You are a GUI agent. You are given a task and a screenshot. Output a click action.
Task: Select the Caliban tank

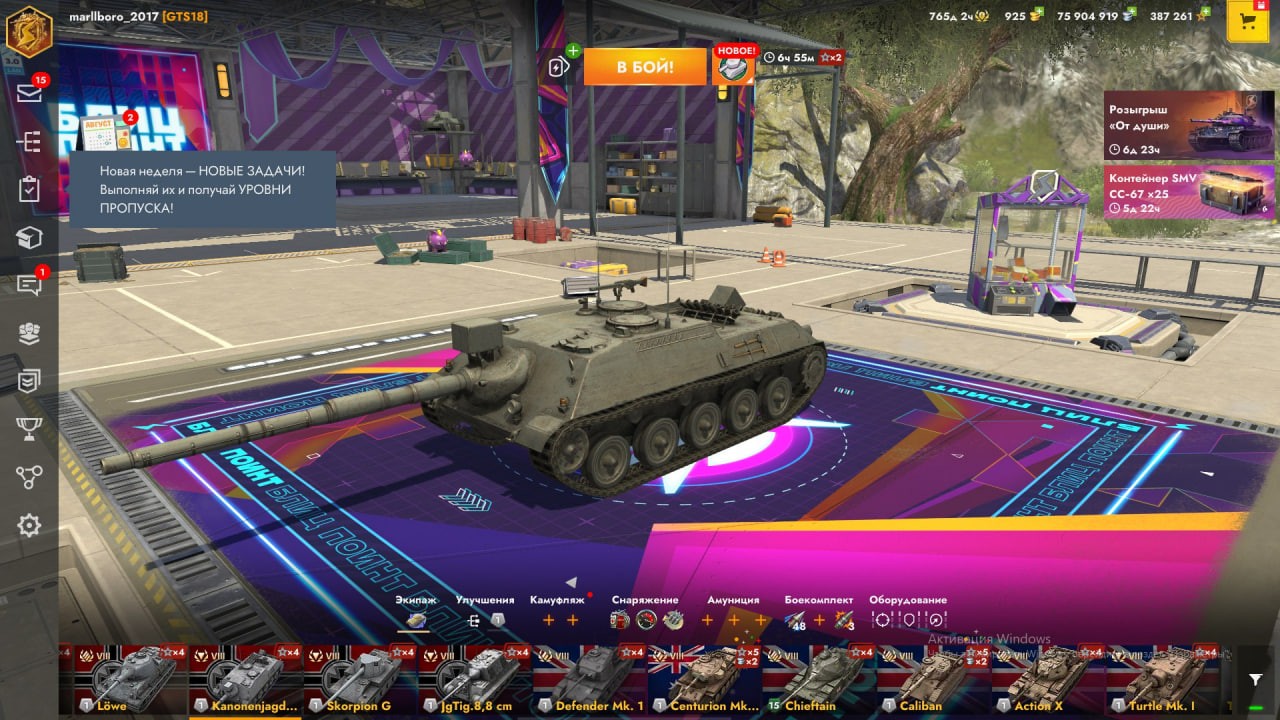934,680
